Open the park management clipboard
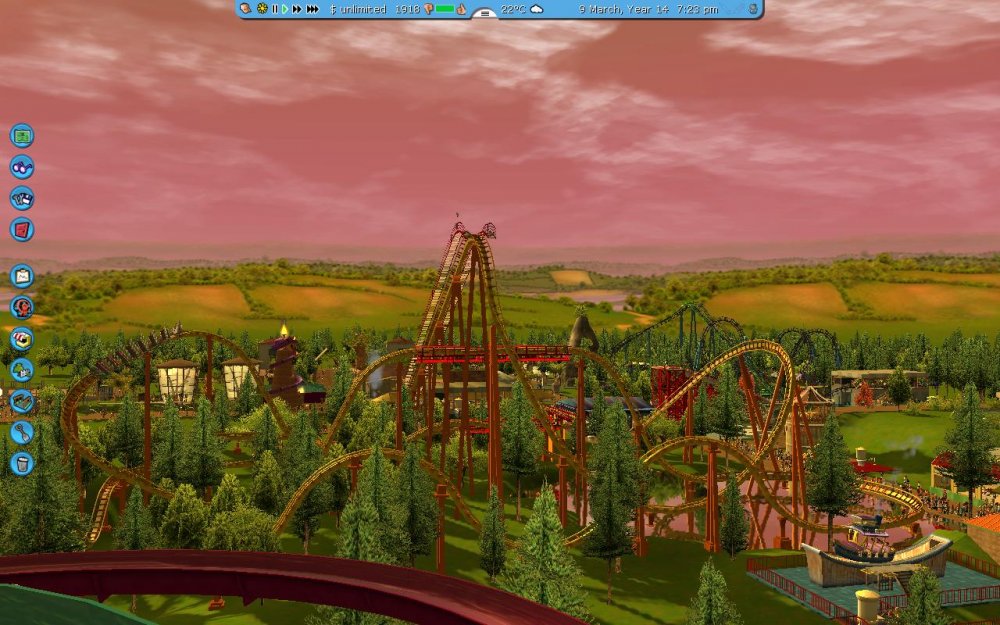 22,276
